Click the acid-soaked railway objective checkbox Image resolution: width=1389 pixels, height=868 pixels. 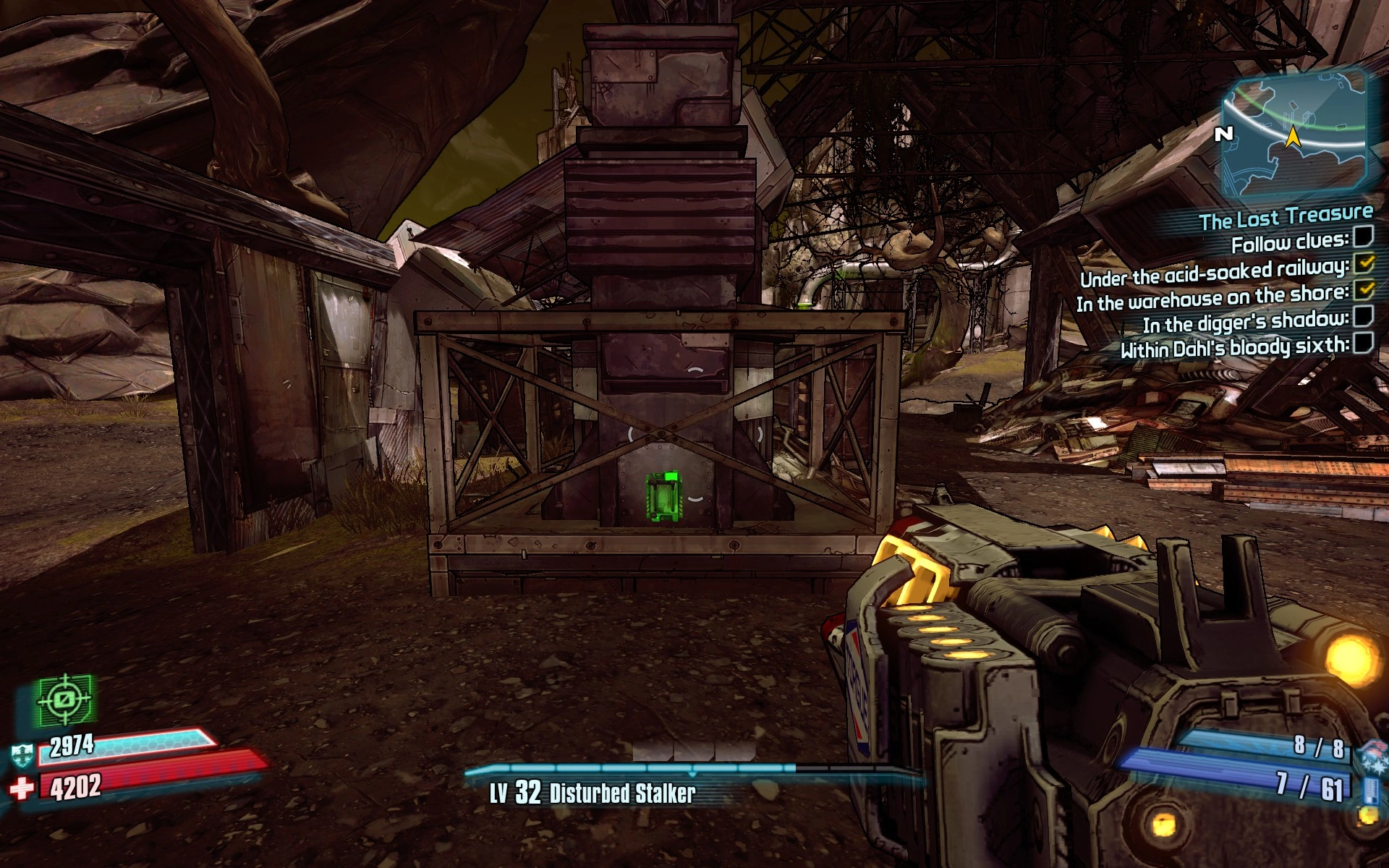point(1364,263)
